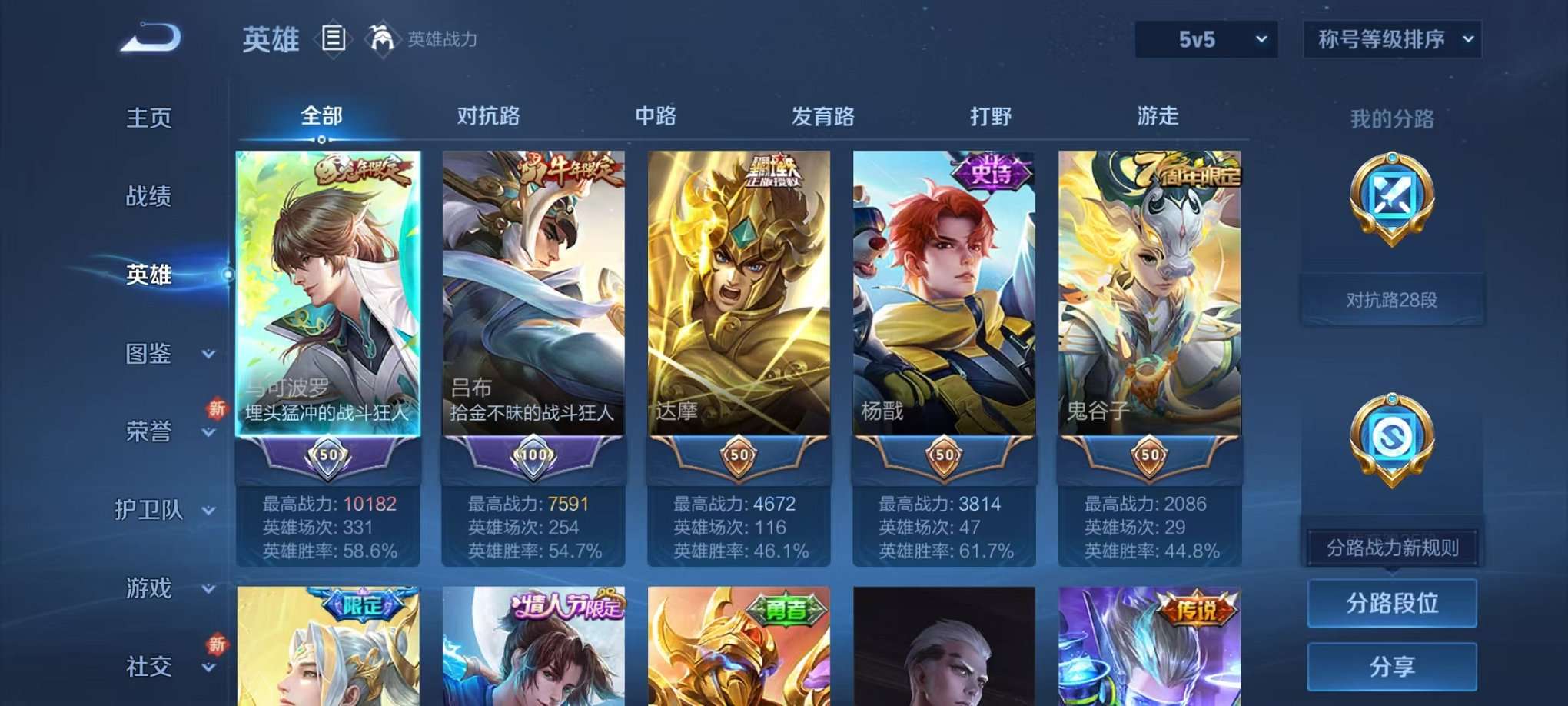Click the 分路段位 button

point(1392,604)
